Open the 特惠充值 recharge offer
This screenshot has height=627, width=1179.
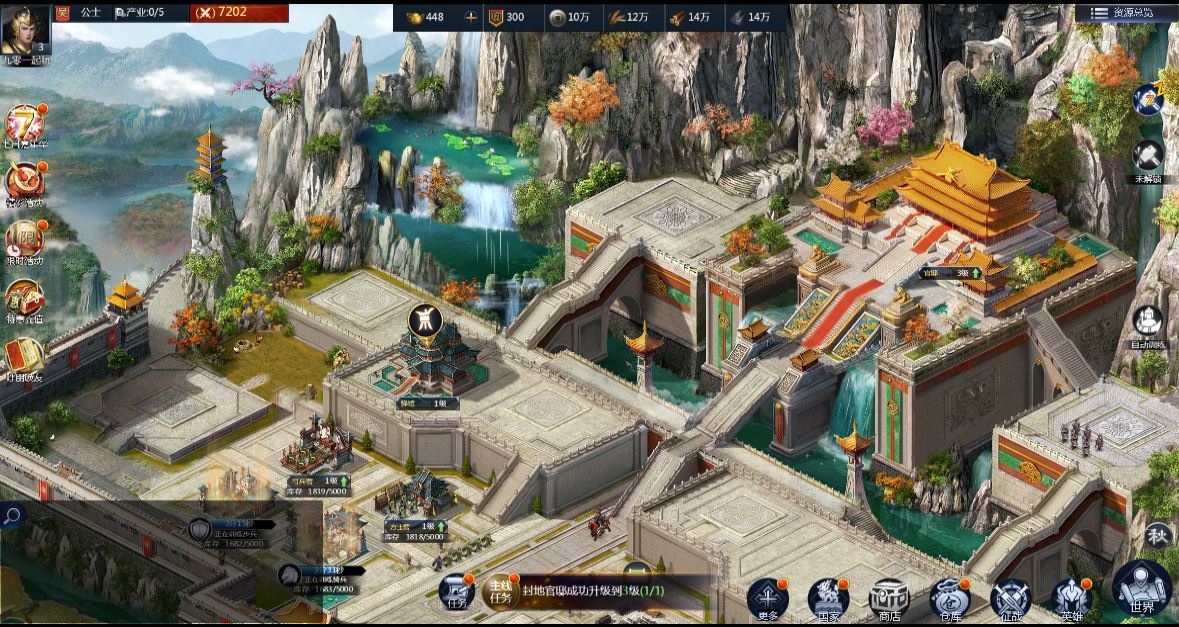(x=24, y=297)
